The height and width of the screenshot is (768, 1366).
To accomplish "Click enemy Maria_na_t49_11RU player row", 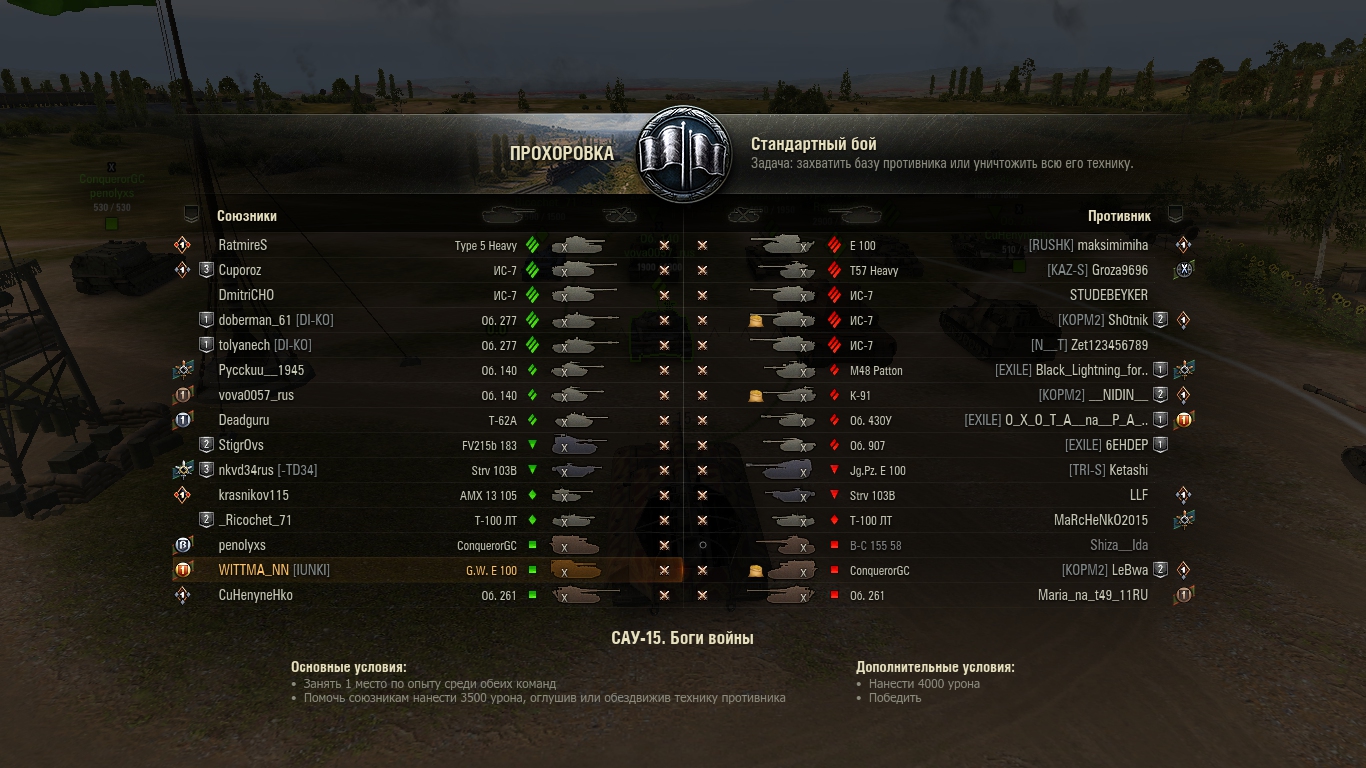I will (1093, 595).
